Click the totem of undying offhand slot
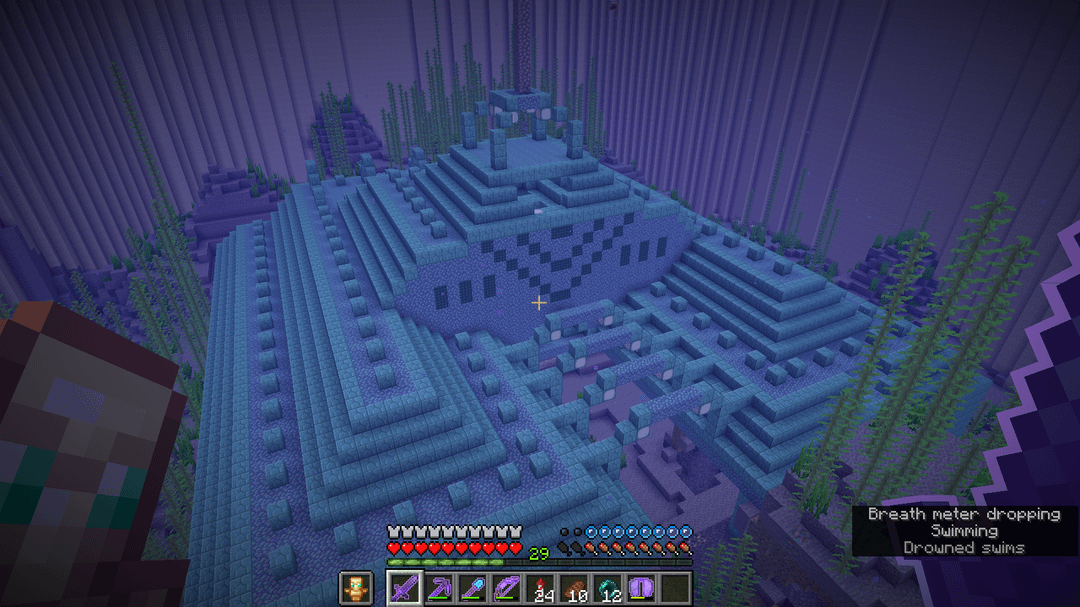This screenshot has height=607, width=1080. pos(354,587)
